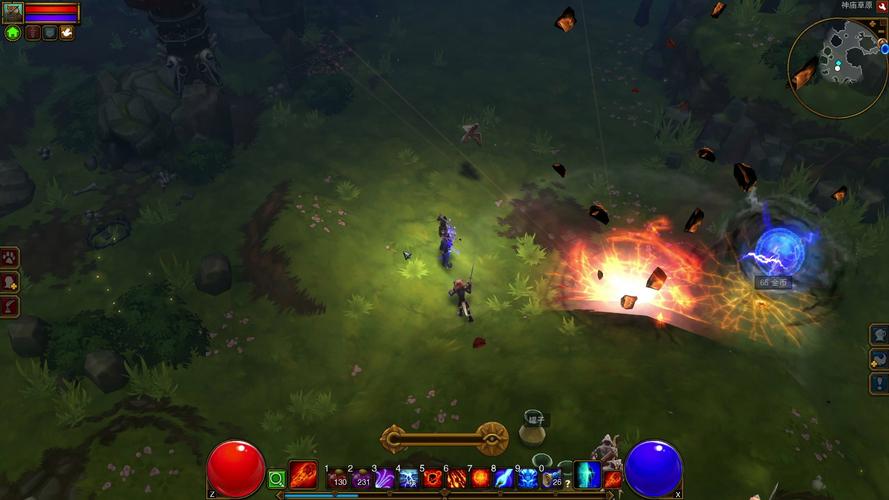
Task: Click the pet portrait in the corner
Action: (x=12, y=13)
